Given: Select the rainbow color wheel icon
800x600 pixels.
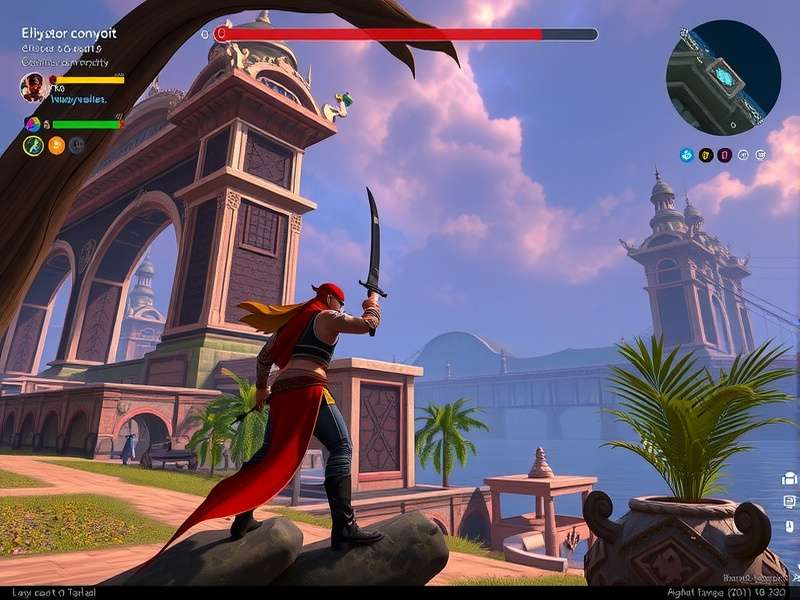Looking at the screenshot, I should [x=32, y=124].
